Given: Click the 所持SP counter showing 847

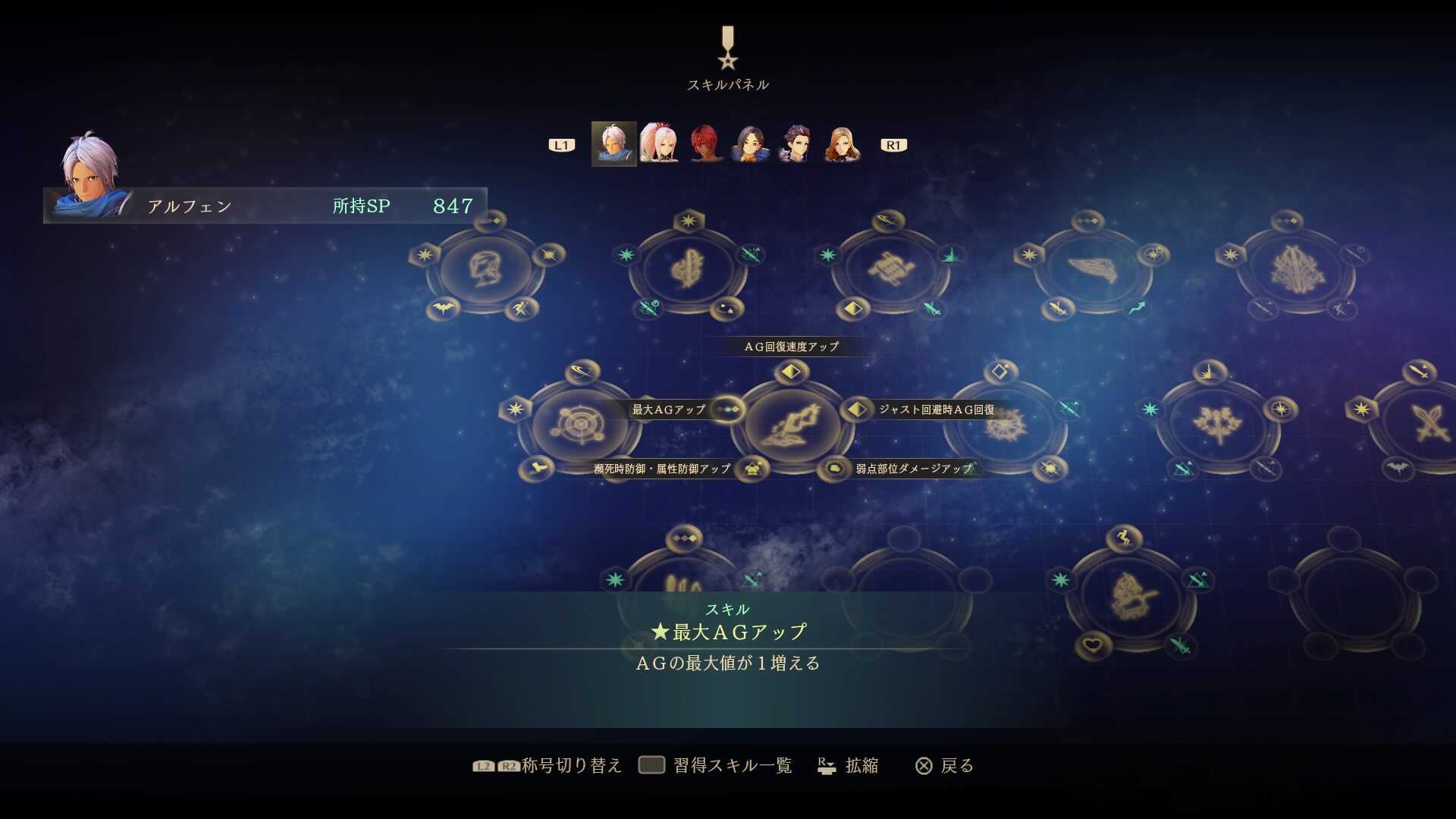Looking at the screenshot, I should 406,204.
